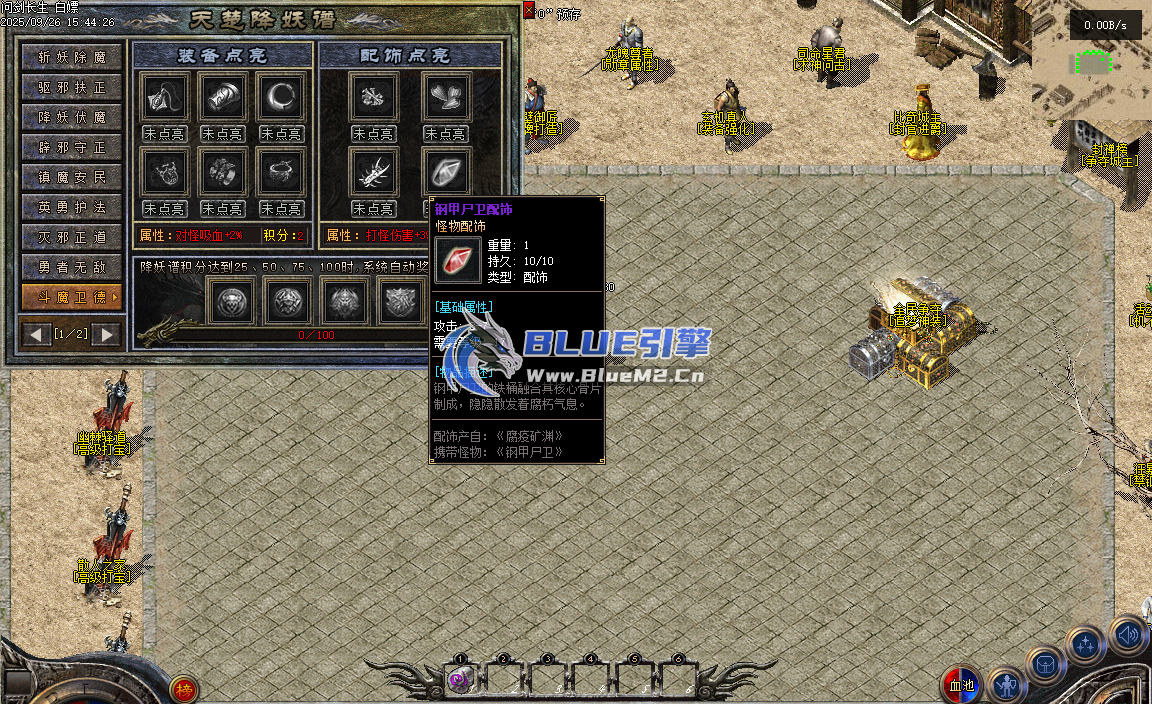Open the 血池 blood pool button
The width and height of the screenshot is (1152, 704).
pyautogui.click(x=961, y=686)
